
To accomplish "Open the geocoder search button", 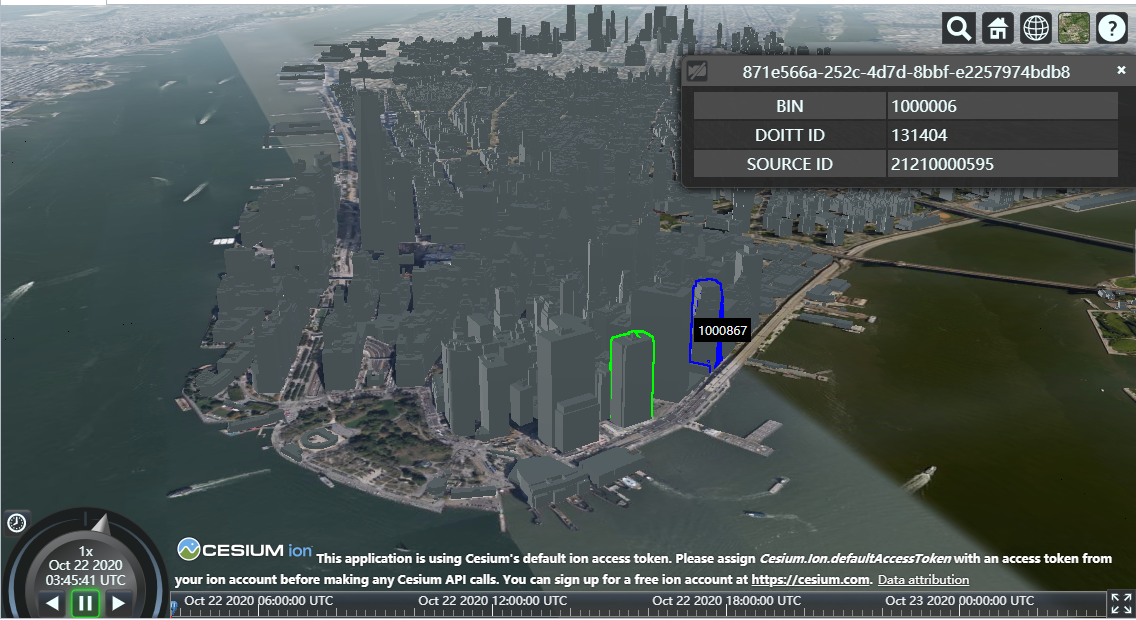I will tap(959, 29).
